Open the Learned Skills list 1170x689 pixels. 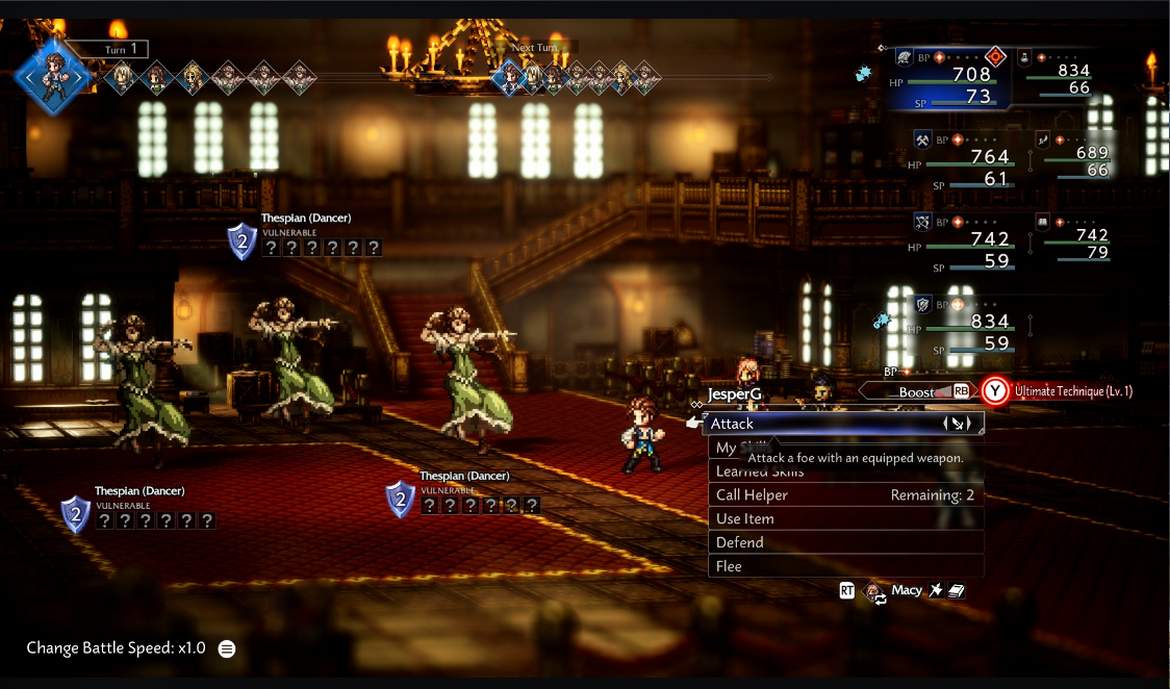click(760, 472)
